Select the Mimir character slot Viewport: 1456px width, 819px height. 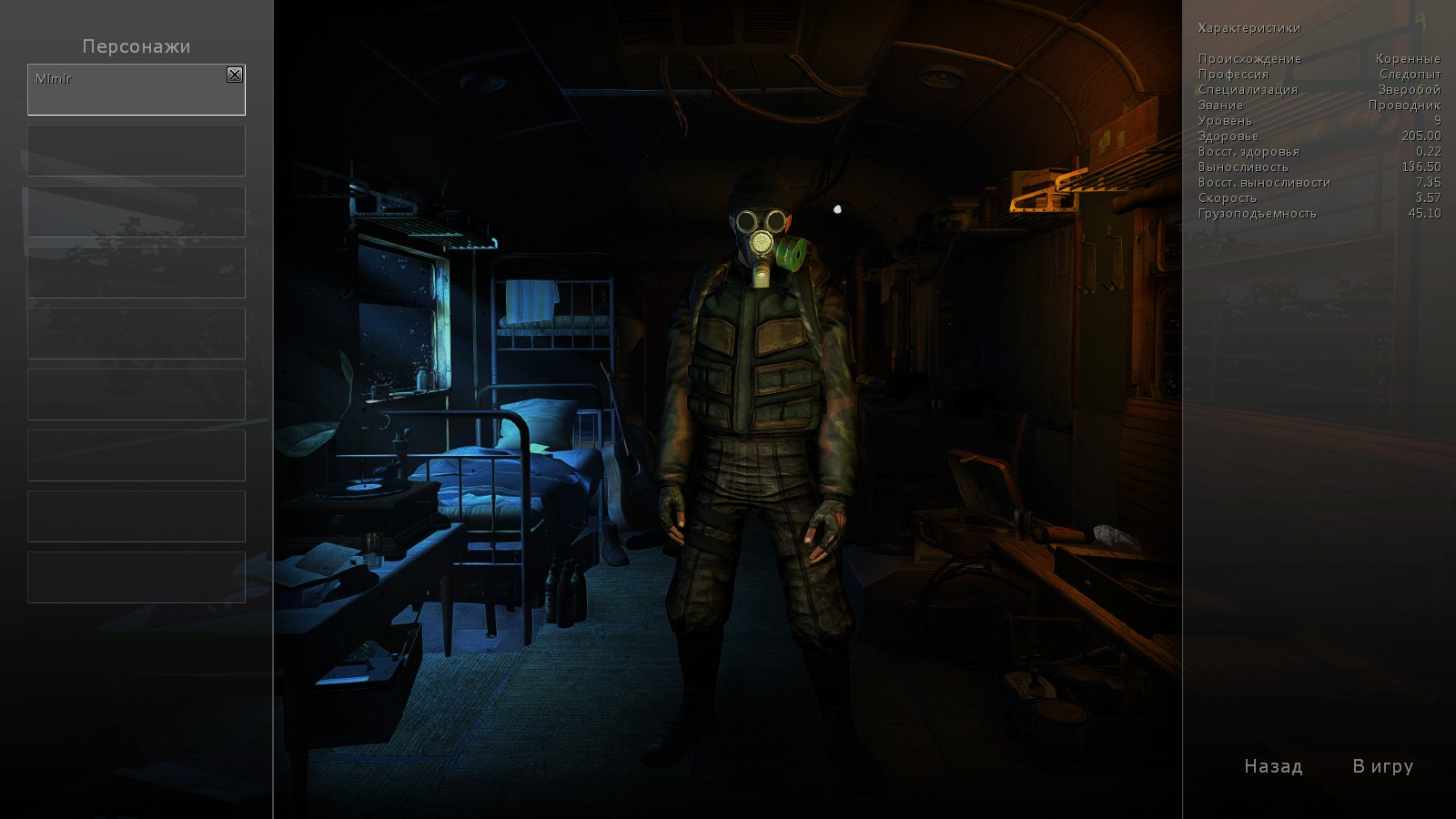(x=127, y=91)
